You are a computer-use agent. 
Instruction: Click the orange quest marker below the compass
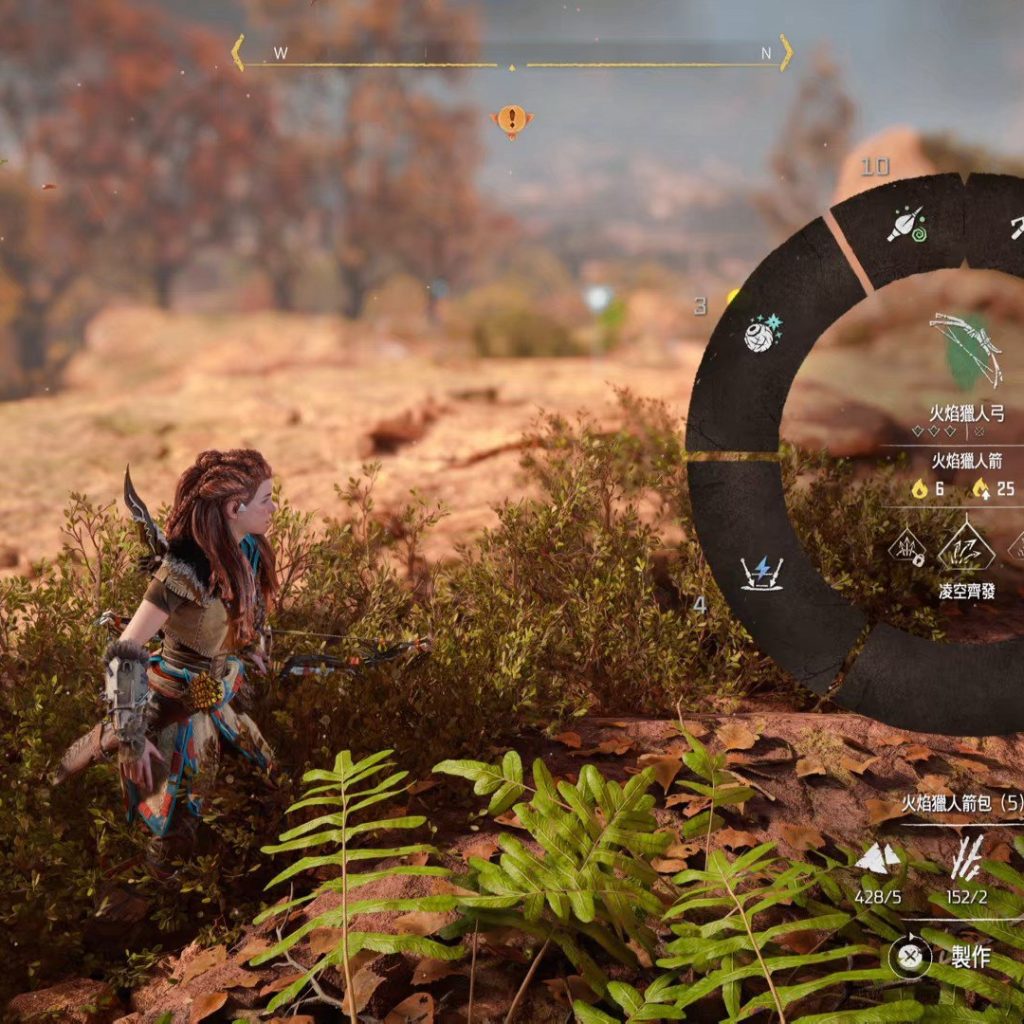point(512,121)
